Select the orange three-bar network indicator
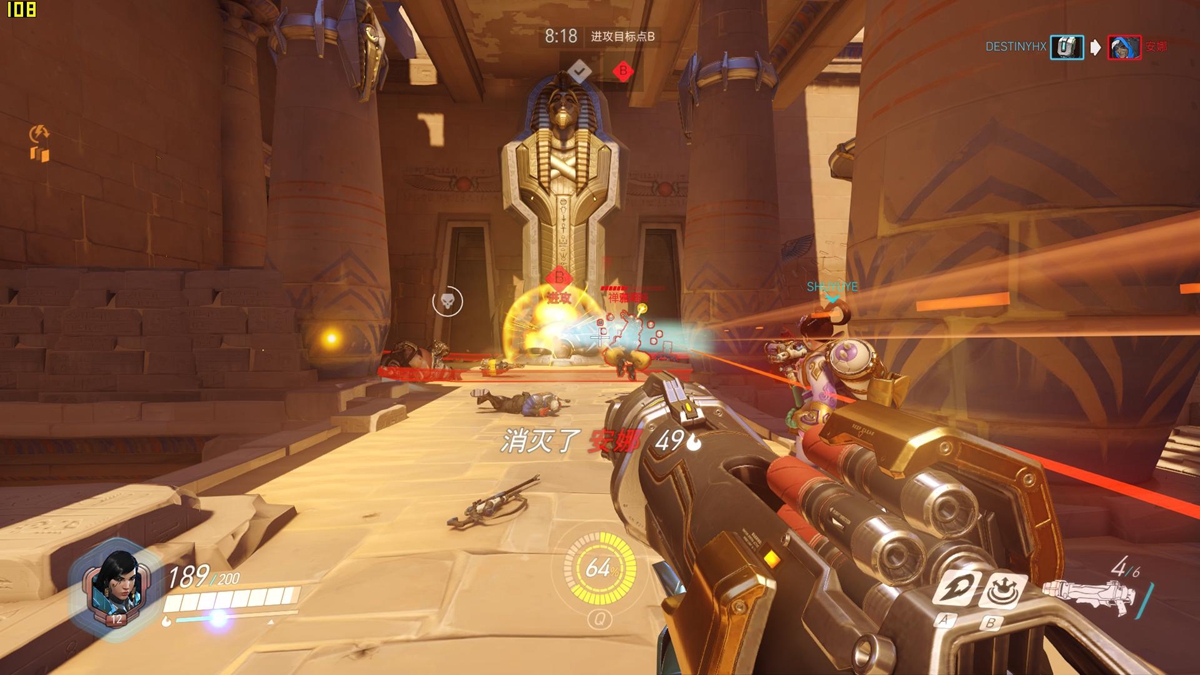1200x675 pixels. pyautogui.click(x=40, y=154)
